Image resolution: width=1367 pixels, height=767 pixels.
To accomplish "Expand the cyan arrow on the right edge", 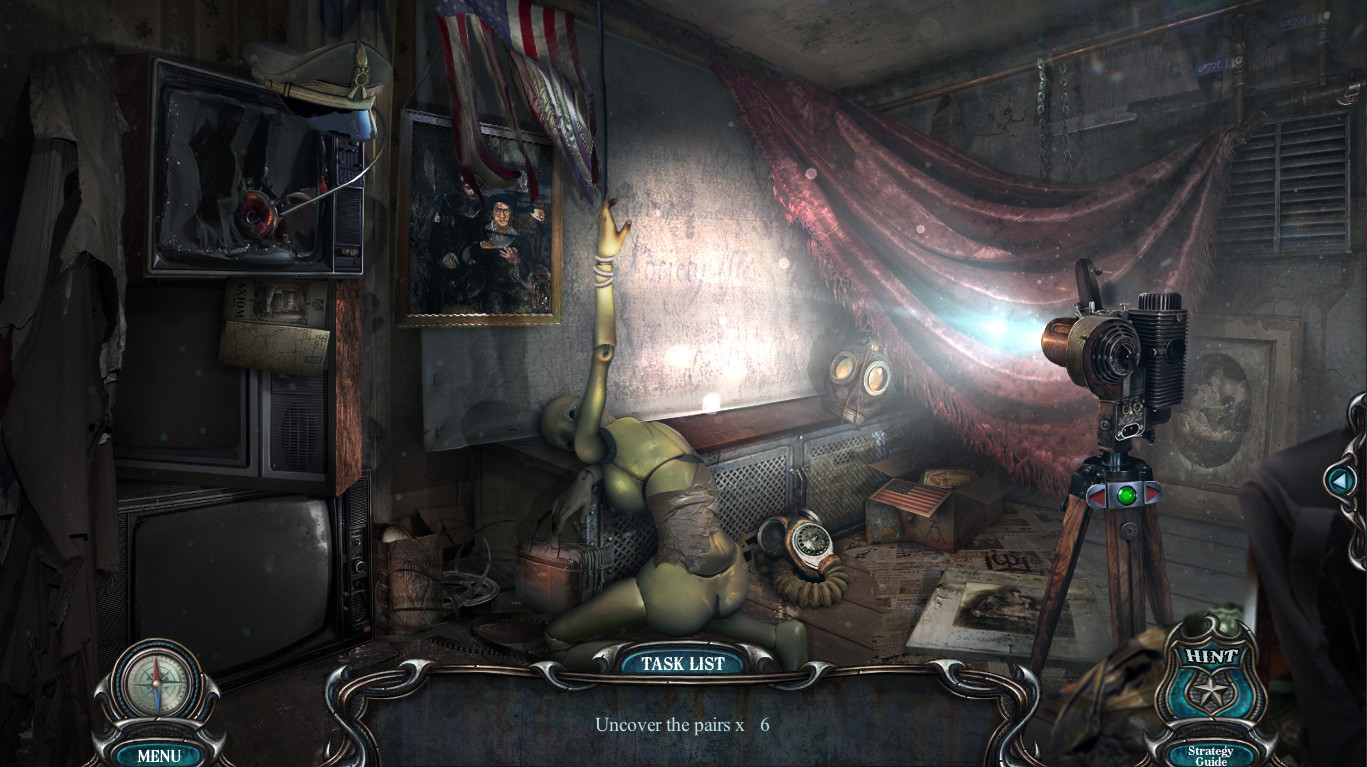I will click(x=1340, y=481).
